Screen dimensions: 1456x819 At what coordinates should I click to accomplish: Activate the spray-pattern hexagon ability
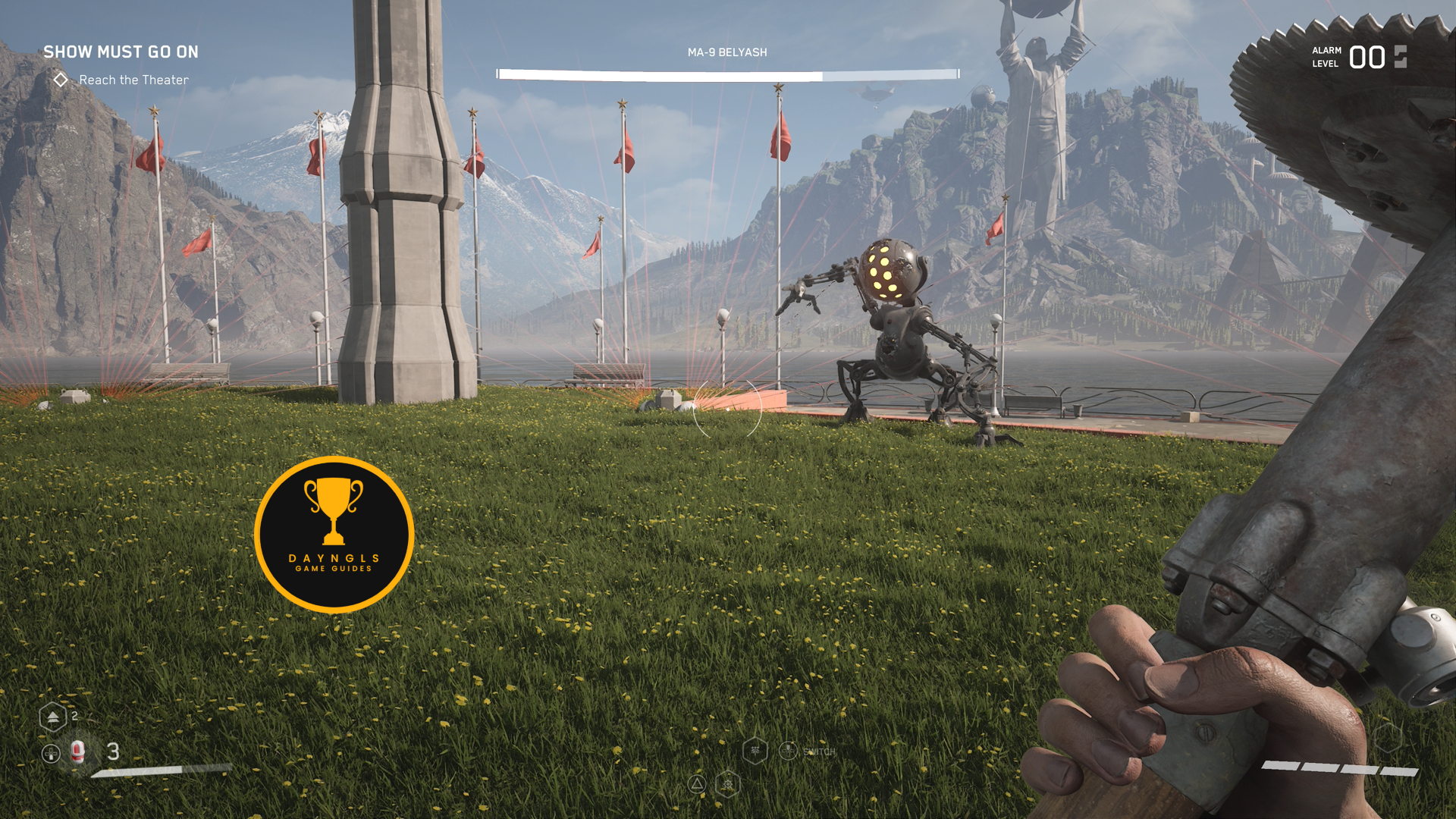coord(755,751)
